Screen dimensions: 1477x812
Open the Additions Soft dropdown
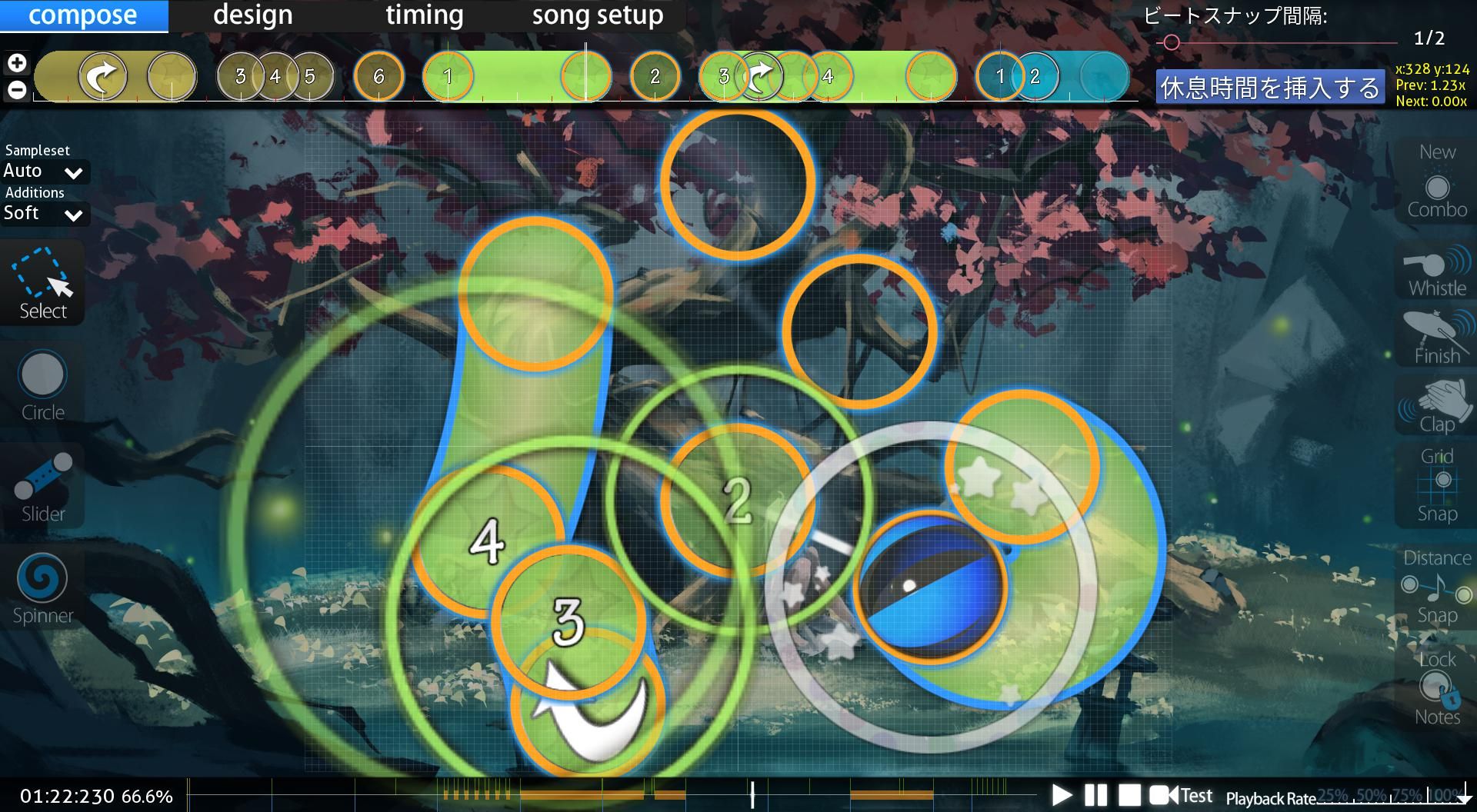pyautogui.click(x=45, y=214)
